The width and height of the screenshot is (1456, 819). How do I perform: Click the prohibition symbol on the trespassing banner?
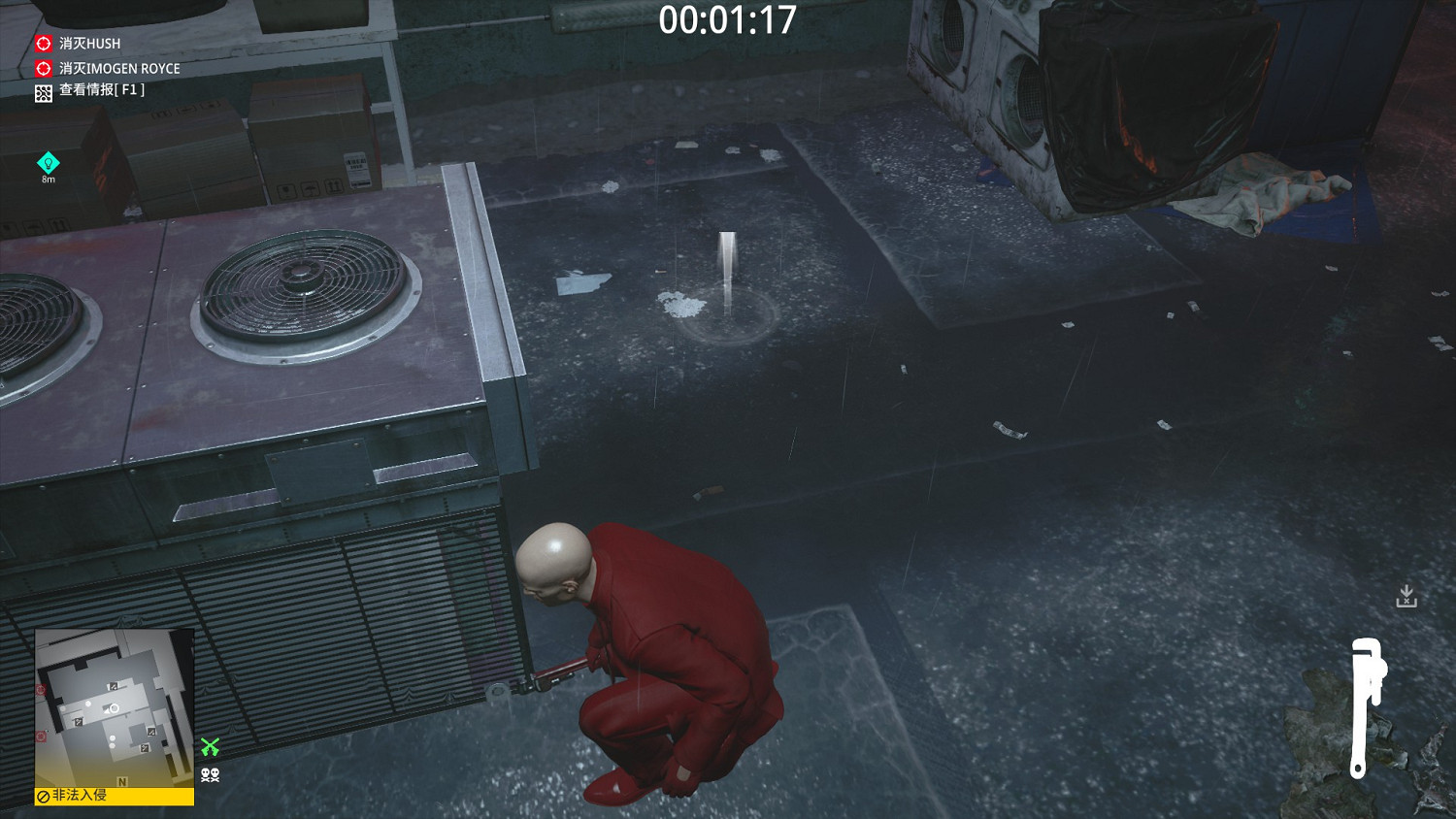click(x=43, y=795)
